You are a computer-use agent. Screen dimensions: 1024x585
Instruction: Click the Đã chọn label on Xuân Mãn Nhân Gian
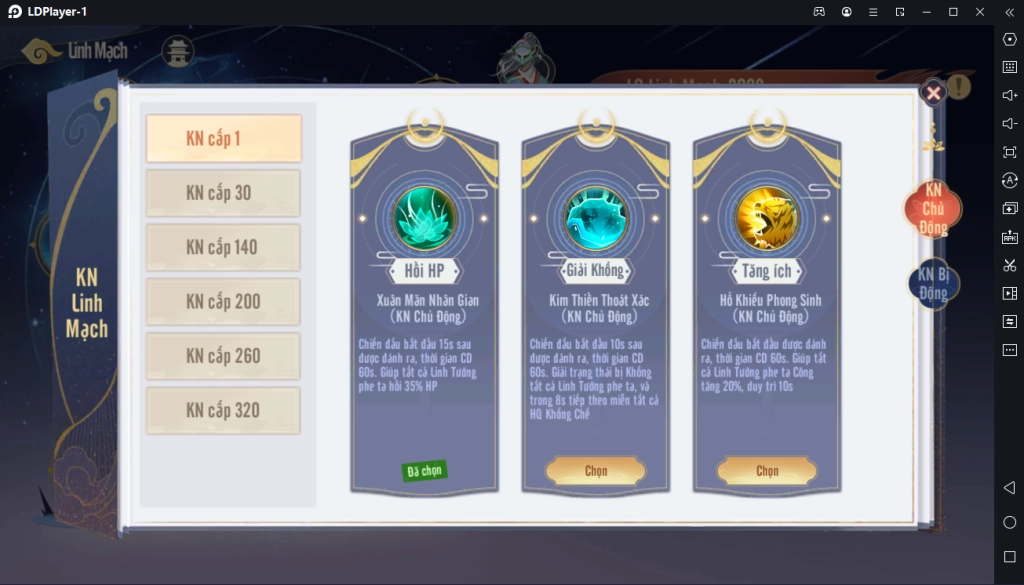425,471
